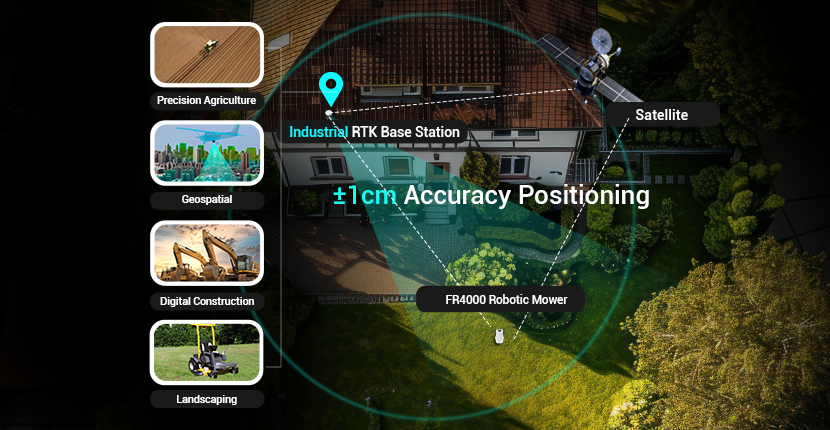Click the Satellite label
This screenshot has height=430, width=830.
[x=661, y=115]
